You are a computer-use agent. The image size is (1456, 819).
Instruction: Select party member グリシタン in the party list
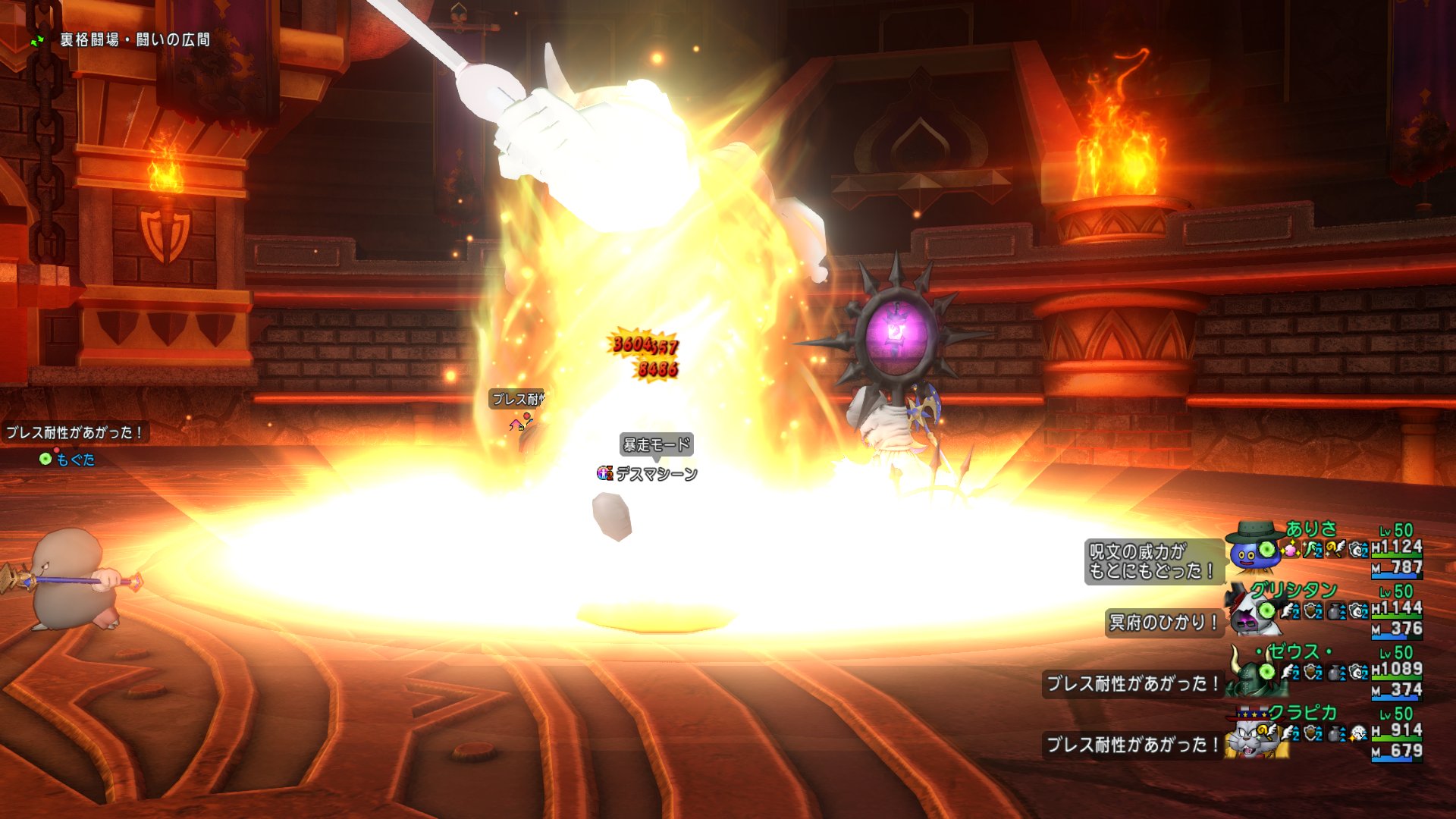coord(1293,589)
